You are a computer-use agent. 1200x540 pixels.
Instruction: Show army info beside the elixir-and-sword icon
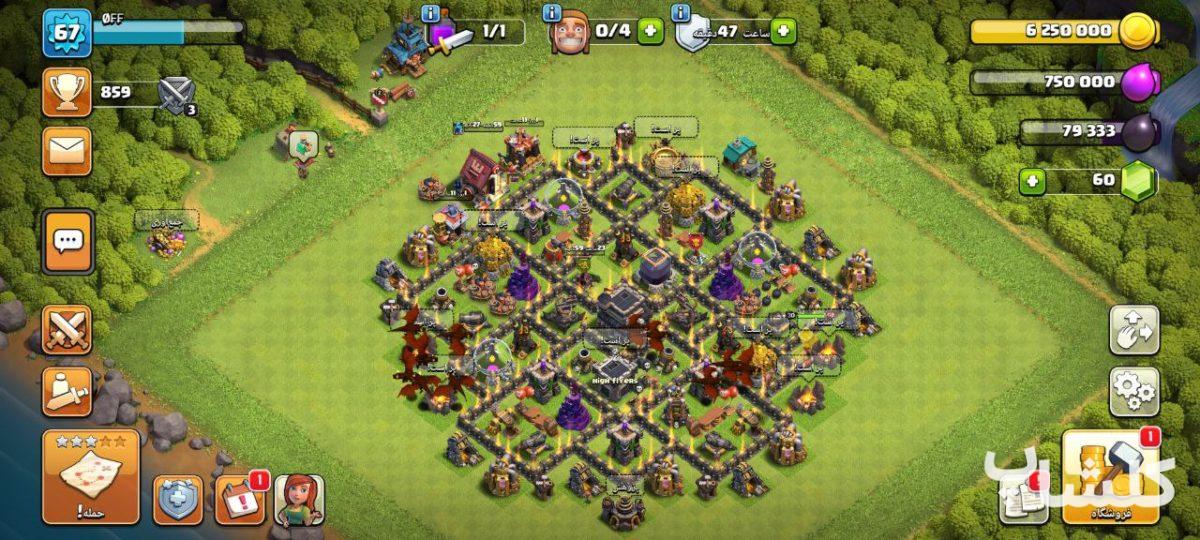click(431, 13)
